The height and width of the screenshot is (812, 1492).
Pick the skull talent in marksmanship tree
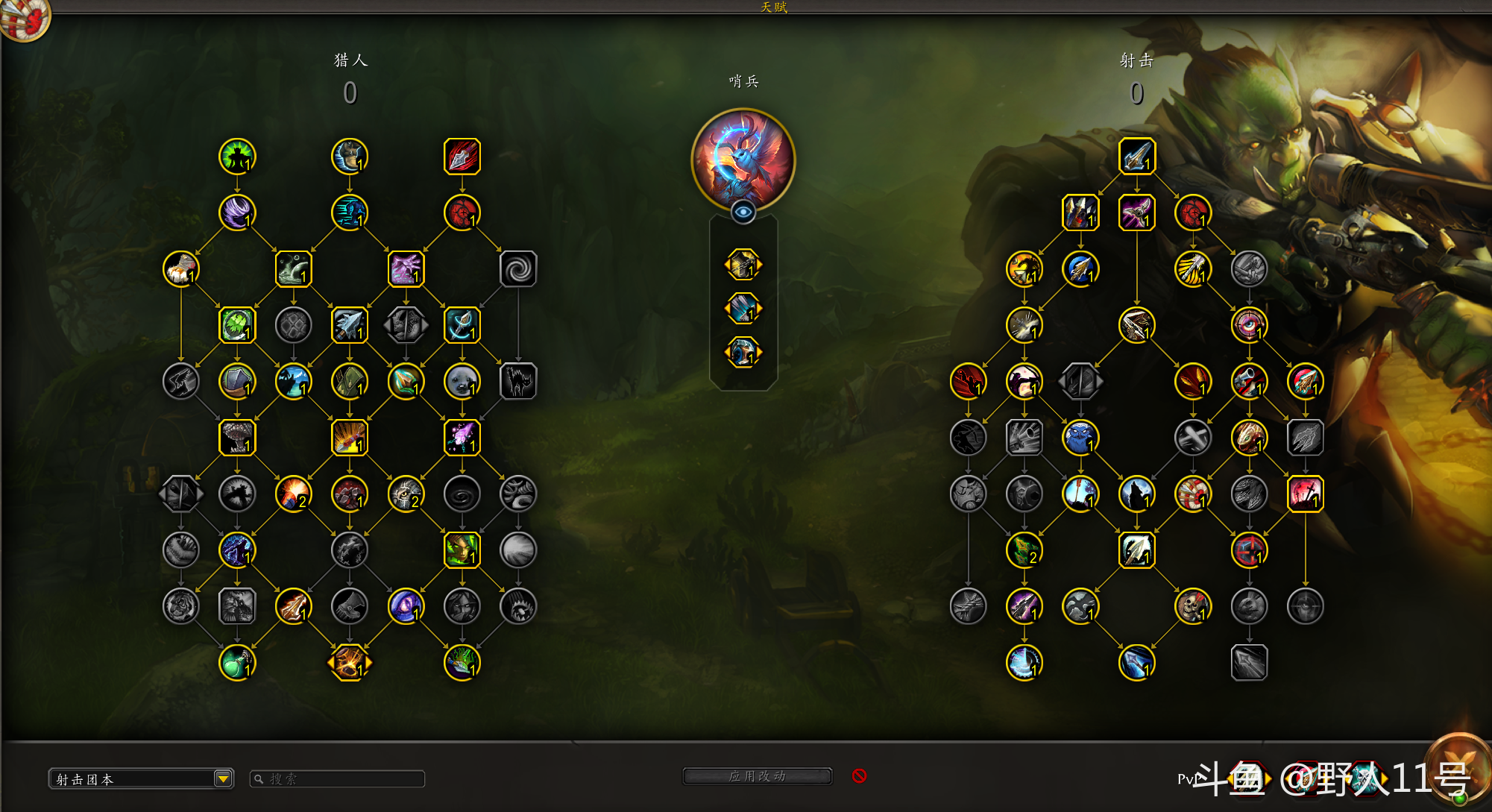1192,606
